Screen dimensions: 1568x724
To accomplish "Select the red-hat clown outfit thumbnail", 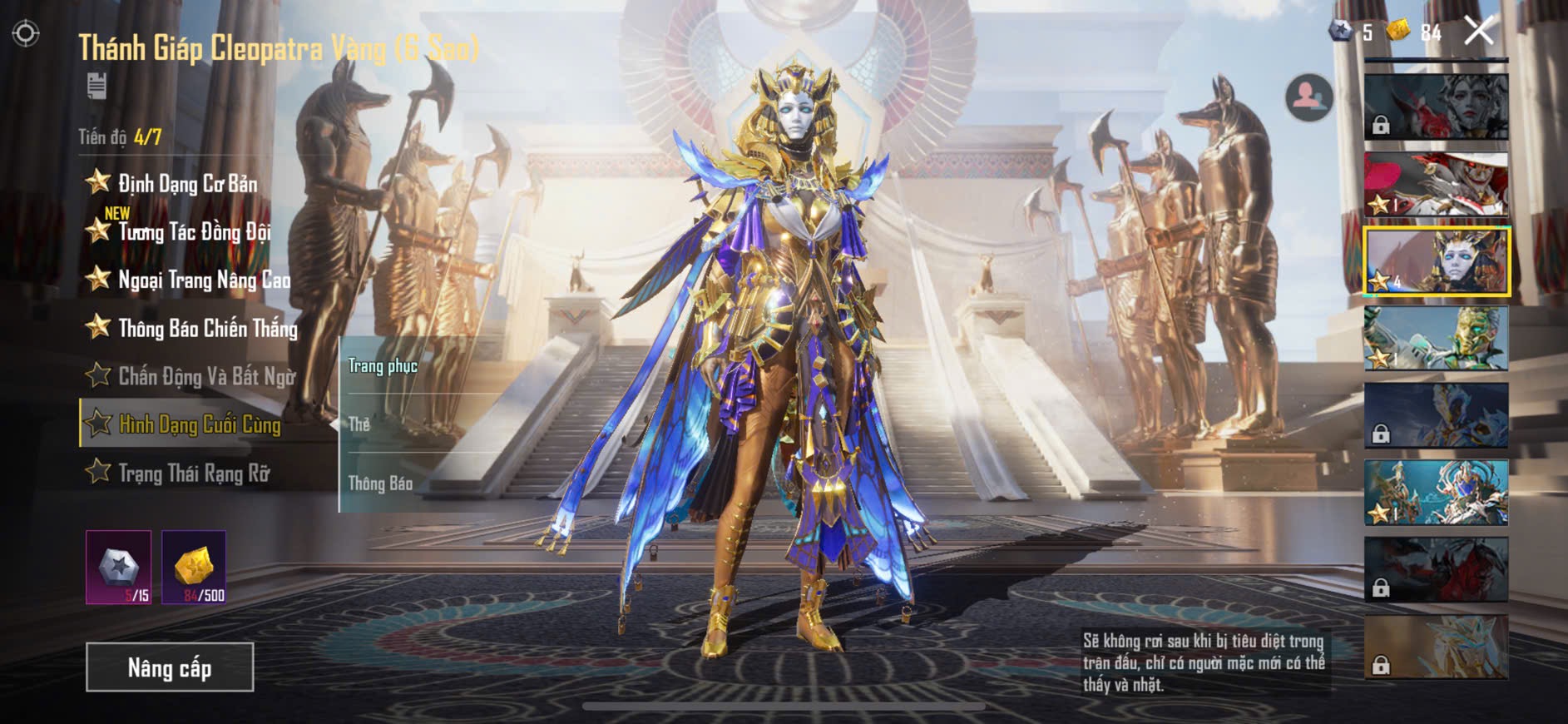I will click(x=1436, y=184).
